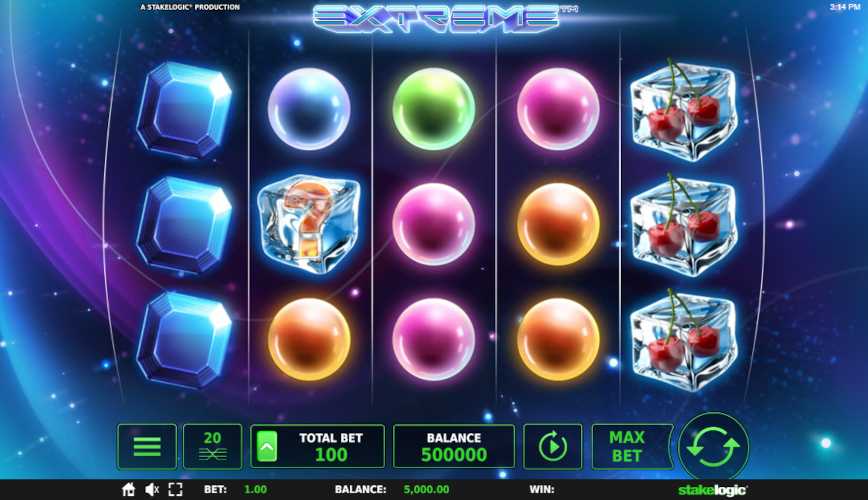
Task: Go to the home icon
Action: 128,490
